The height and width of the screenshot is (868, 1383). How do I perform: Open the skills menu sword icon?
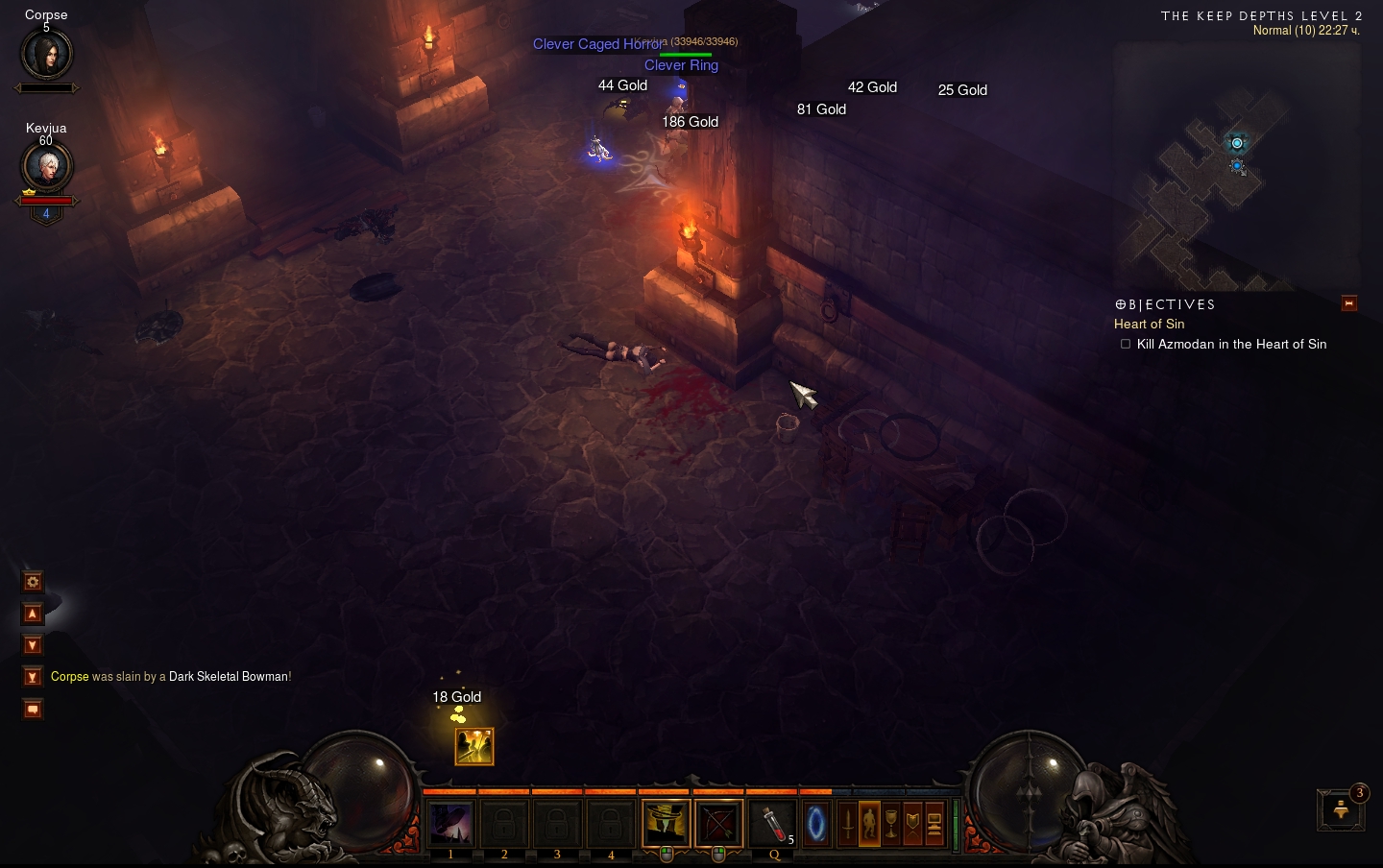click(x=847, y=824)
